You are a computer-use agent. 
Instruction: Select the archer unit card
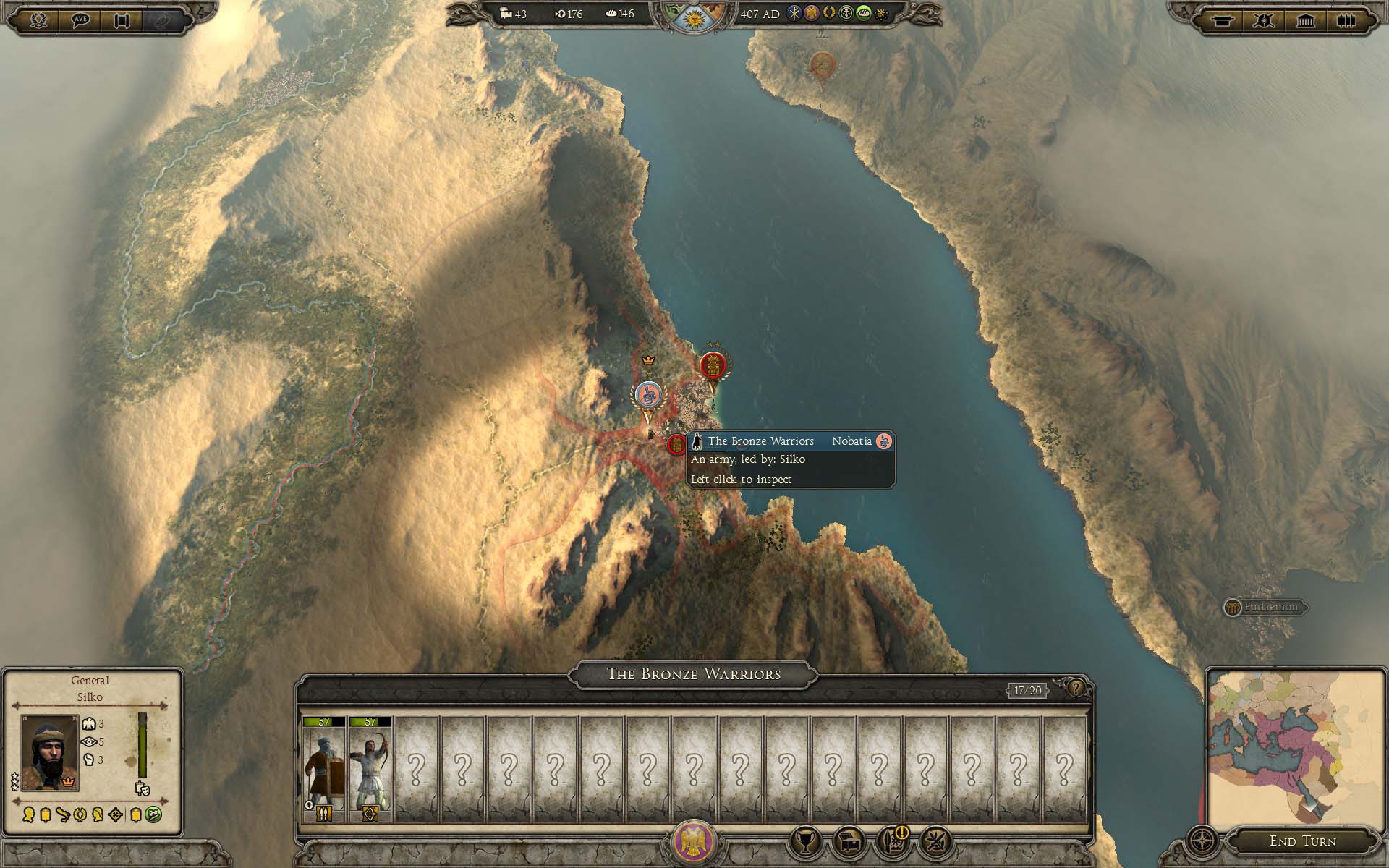pyautogui.click(x=370, y=768)
